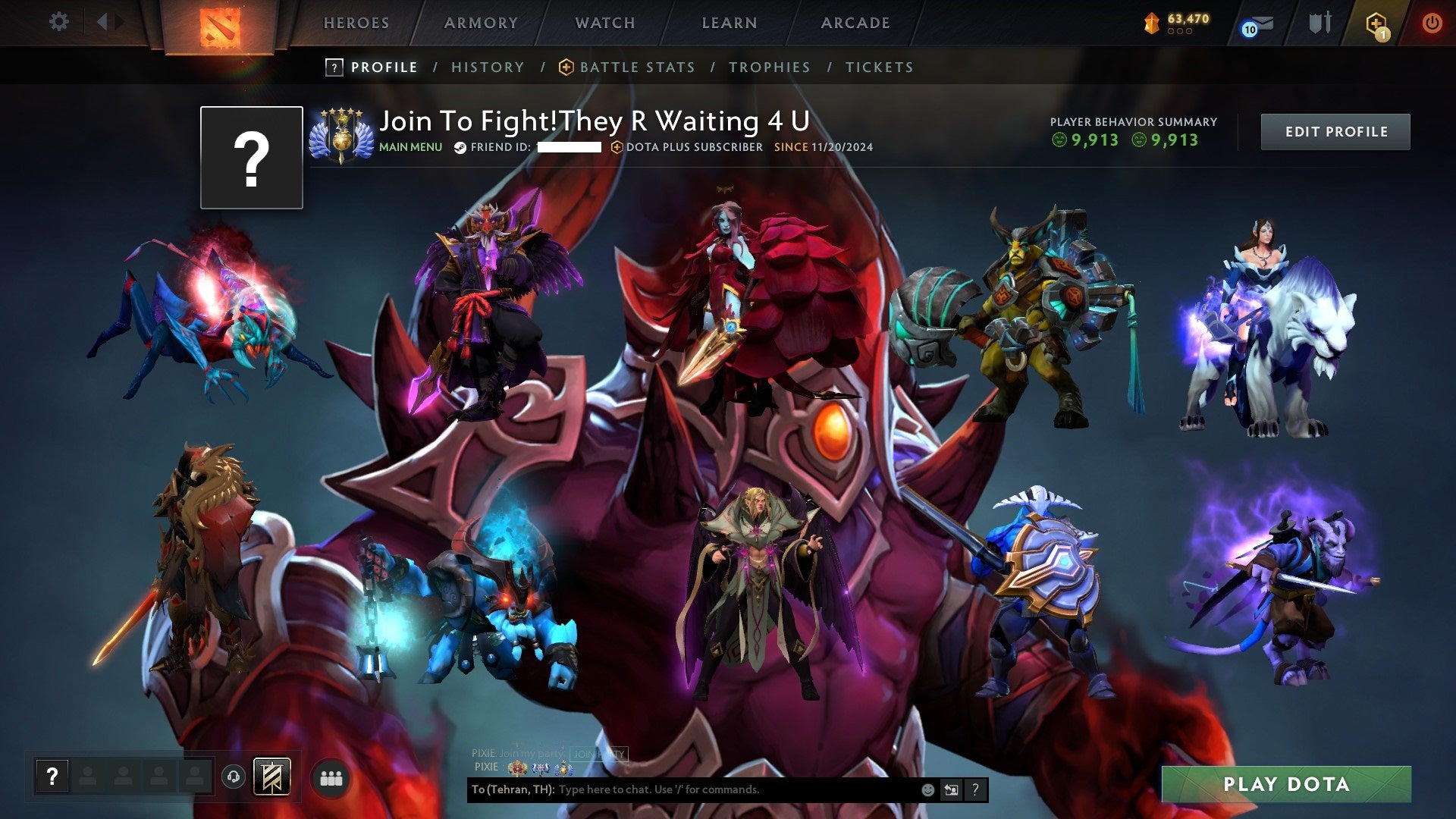Screen dimensions: 1456x819
Task: Open the friends list icon bottom left
Action: pyautogui.click(x=330, y=777)
